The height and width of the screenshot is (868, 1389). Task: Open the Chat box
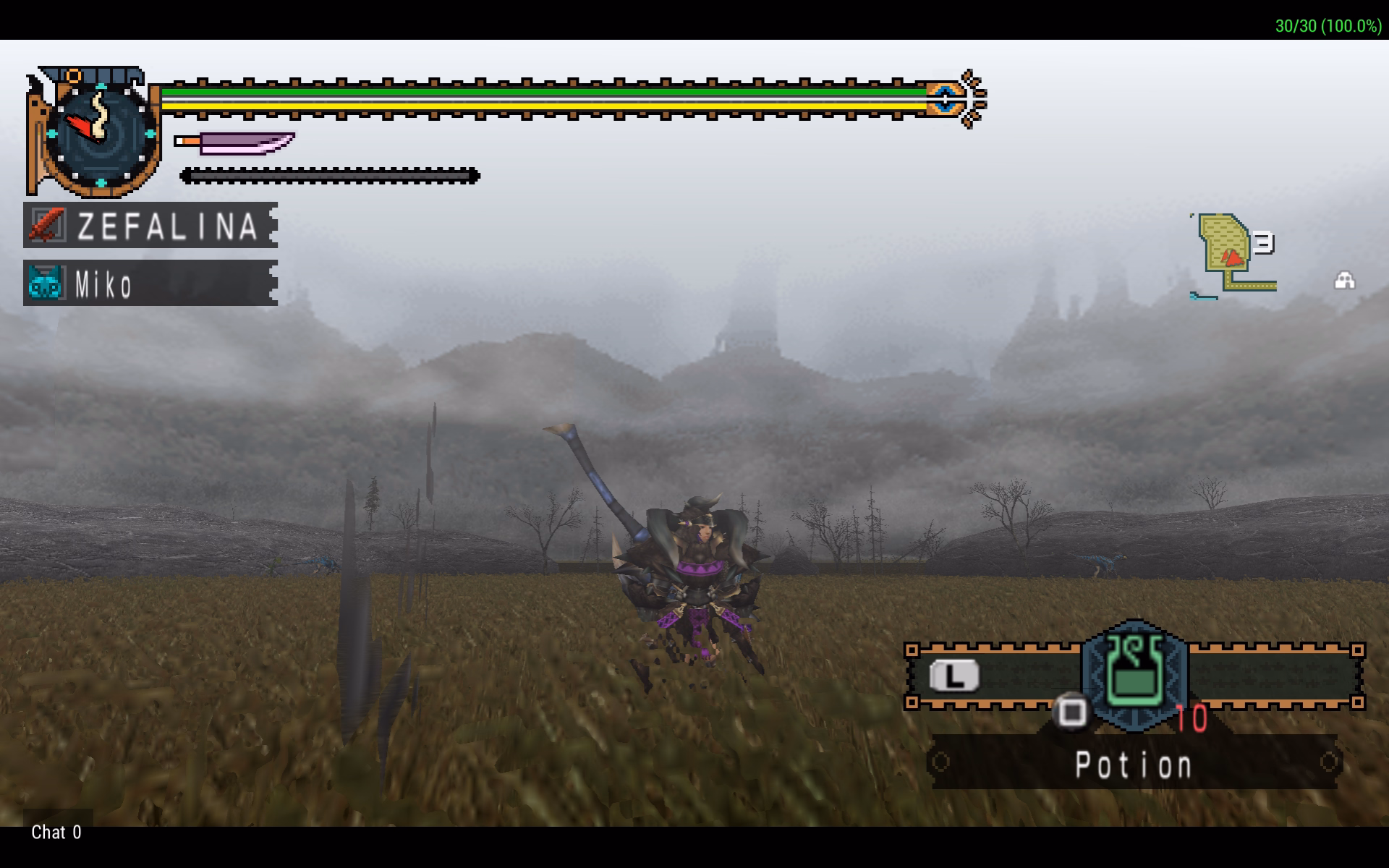click(56, 833)
